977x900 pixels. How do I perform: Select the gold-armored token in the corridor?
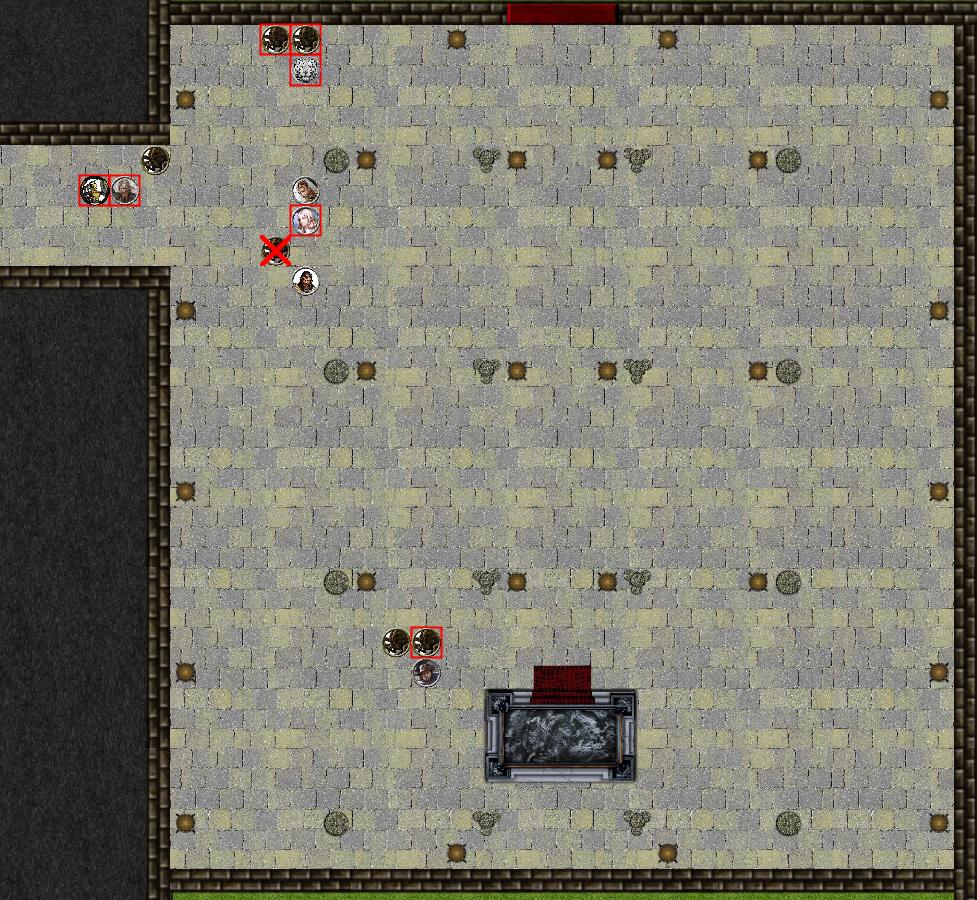coord(94,190)
